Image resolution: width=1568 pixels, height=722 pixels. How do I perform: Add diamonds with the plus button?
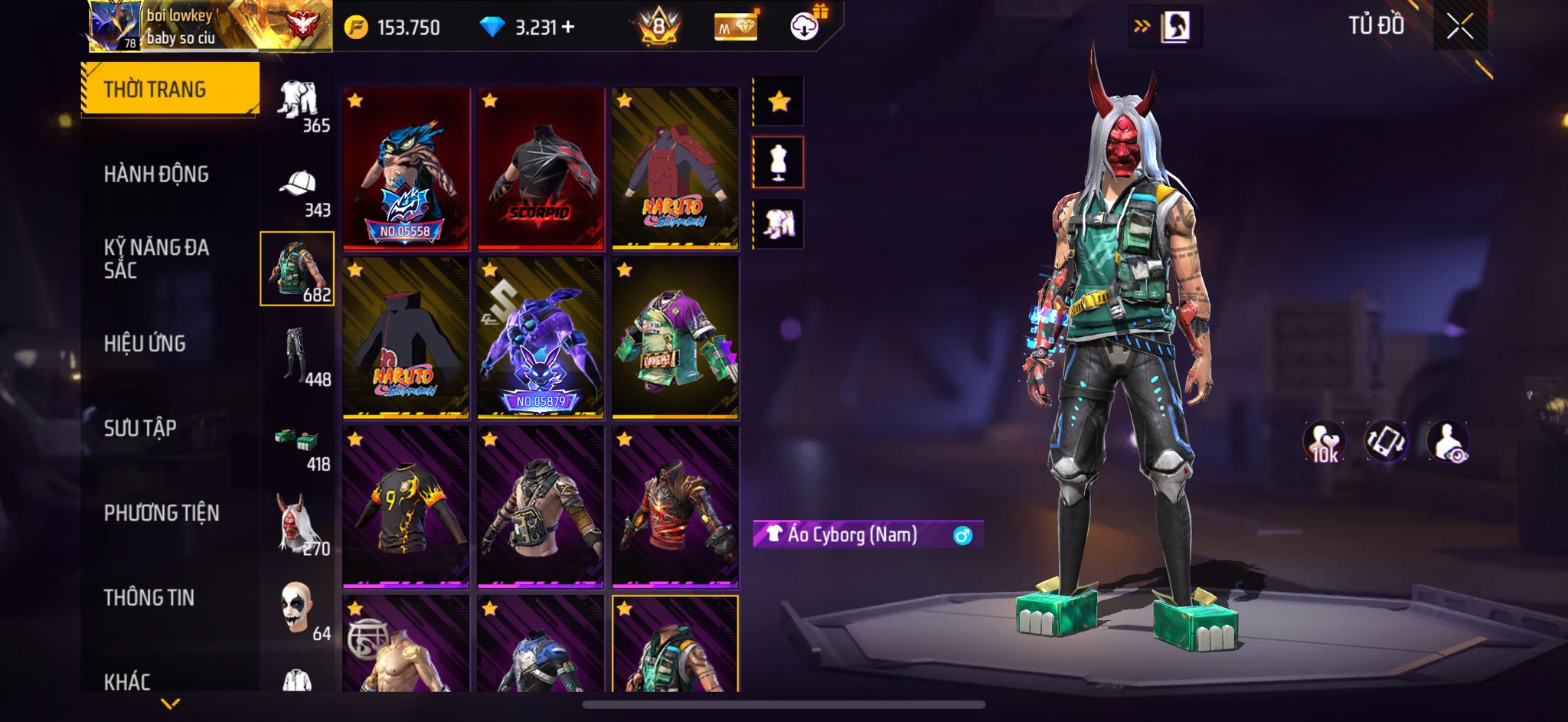(x=568, y=28)
